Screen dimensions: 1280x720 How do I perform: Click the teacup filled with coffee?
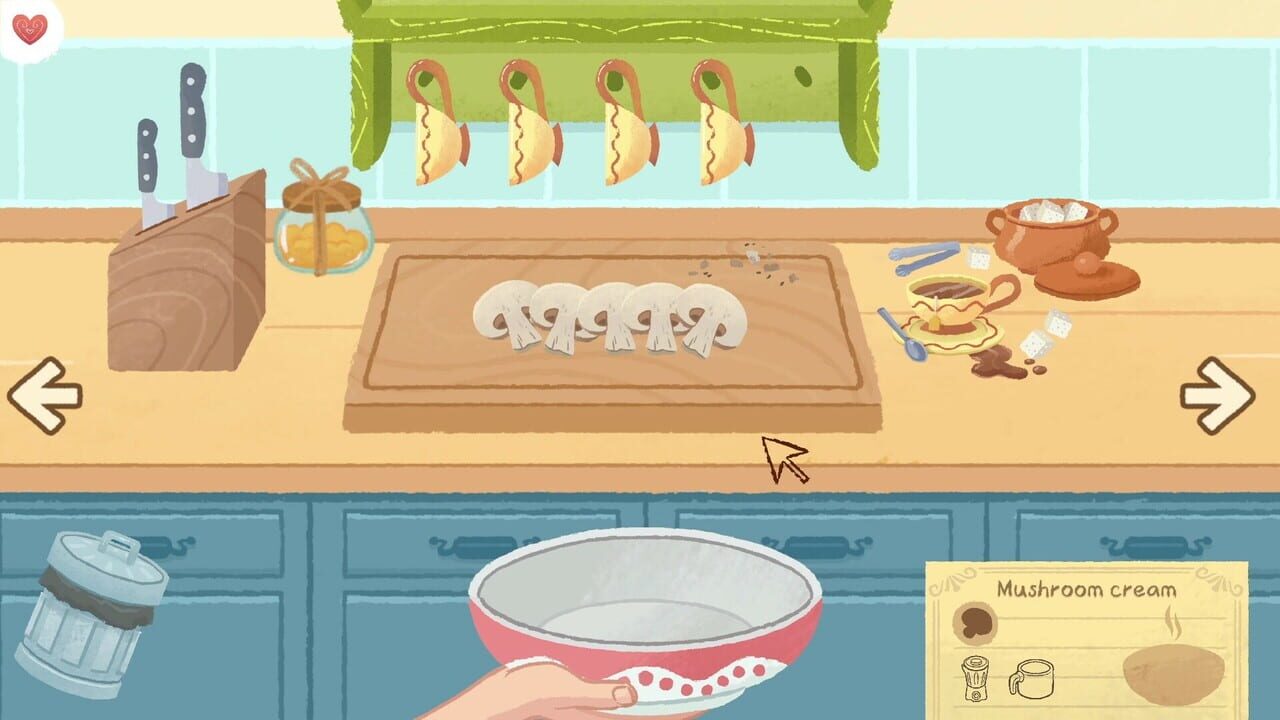(x=945, y=295)
